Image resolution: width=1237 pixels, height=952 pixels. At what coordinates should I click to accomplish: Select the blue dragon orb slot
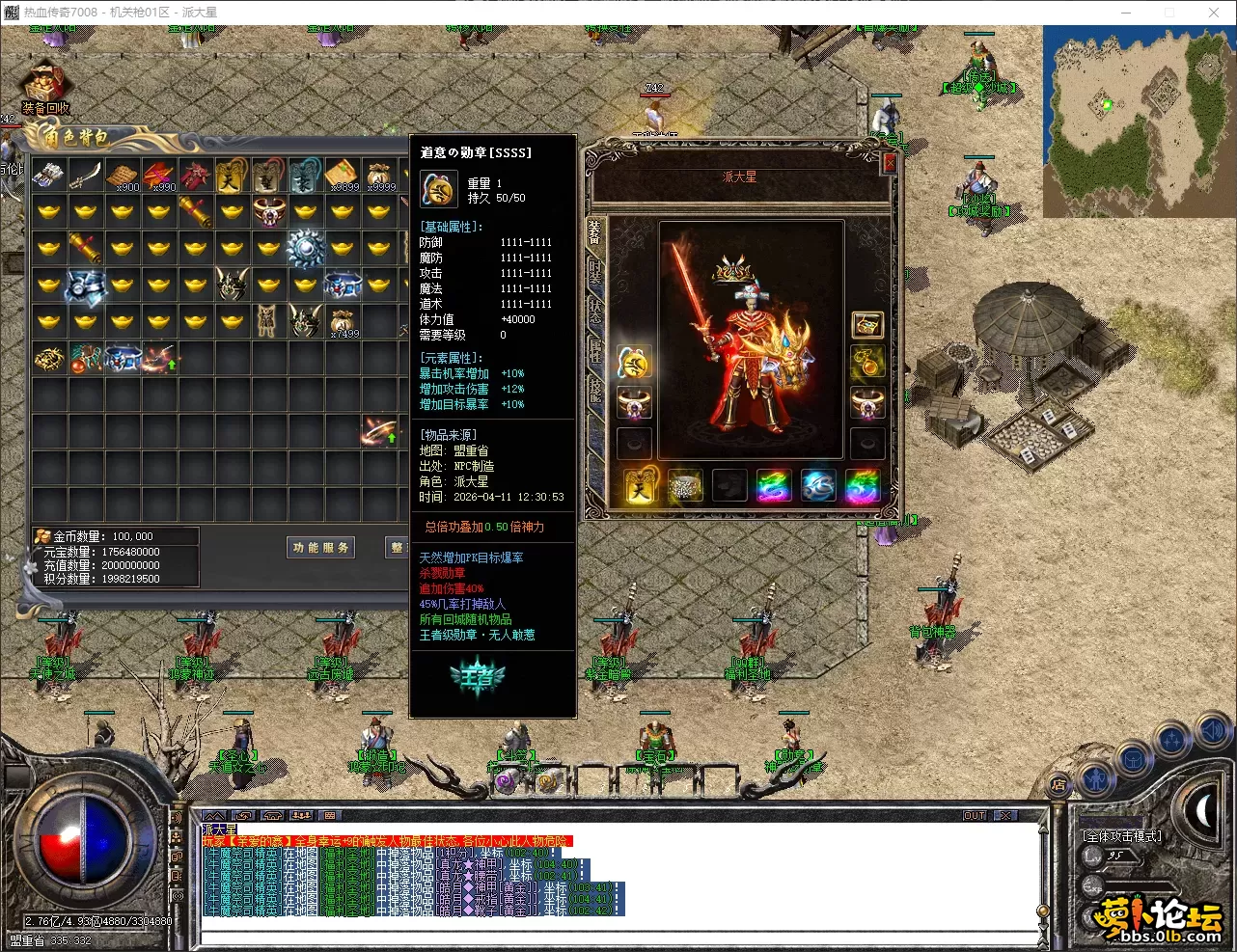818,486
